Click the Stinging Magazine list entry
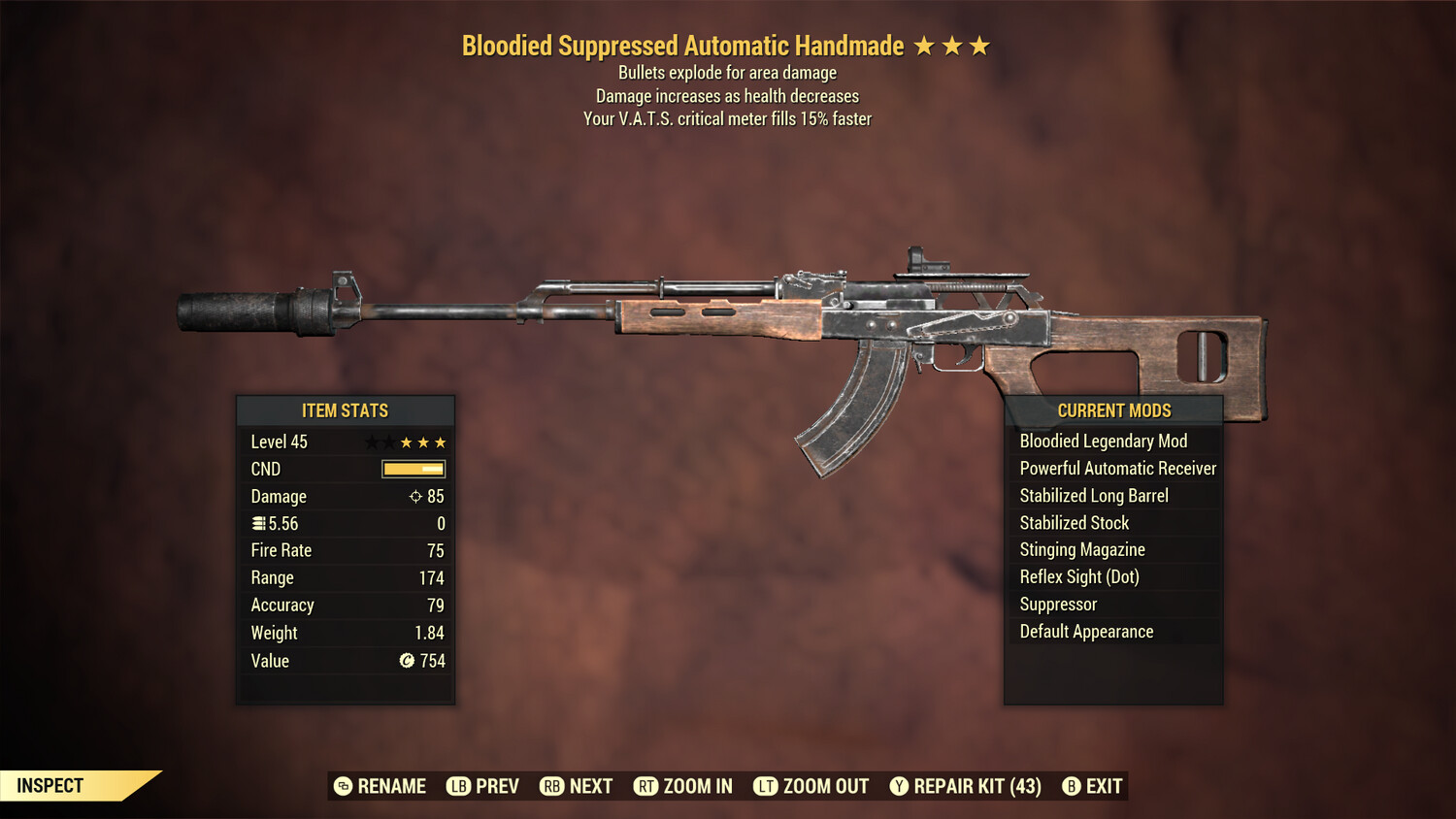1456x819 pixels. click(1081, 549)
